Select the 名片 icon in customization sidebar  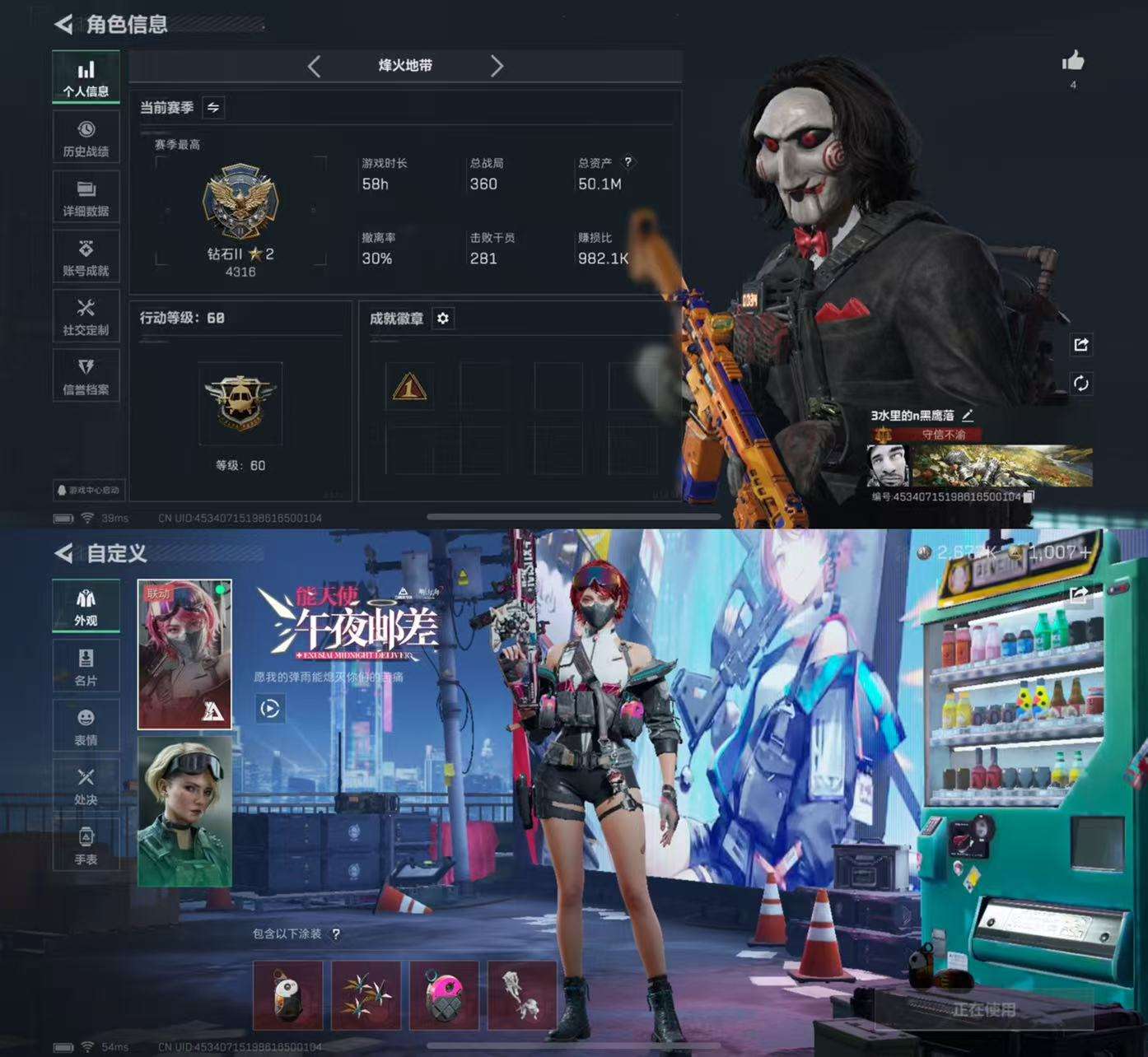coord(85,664)
